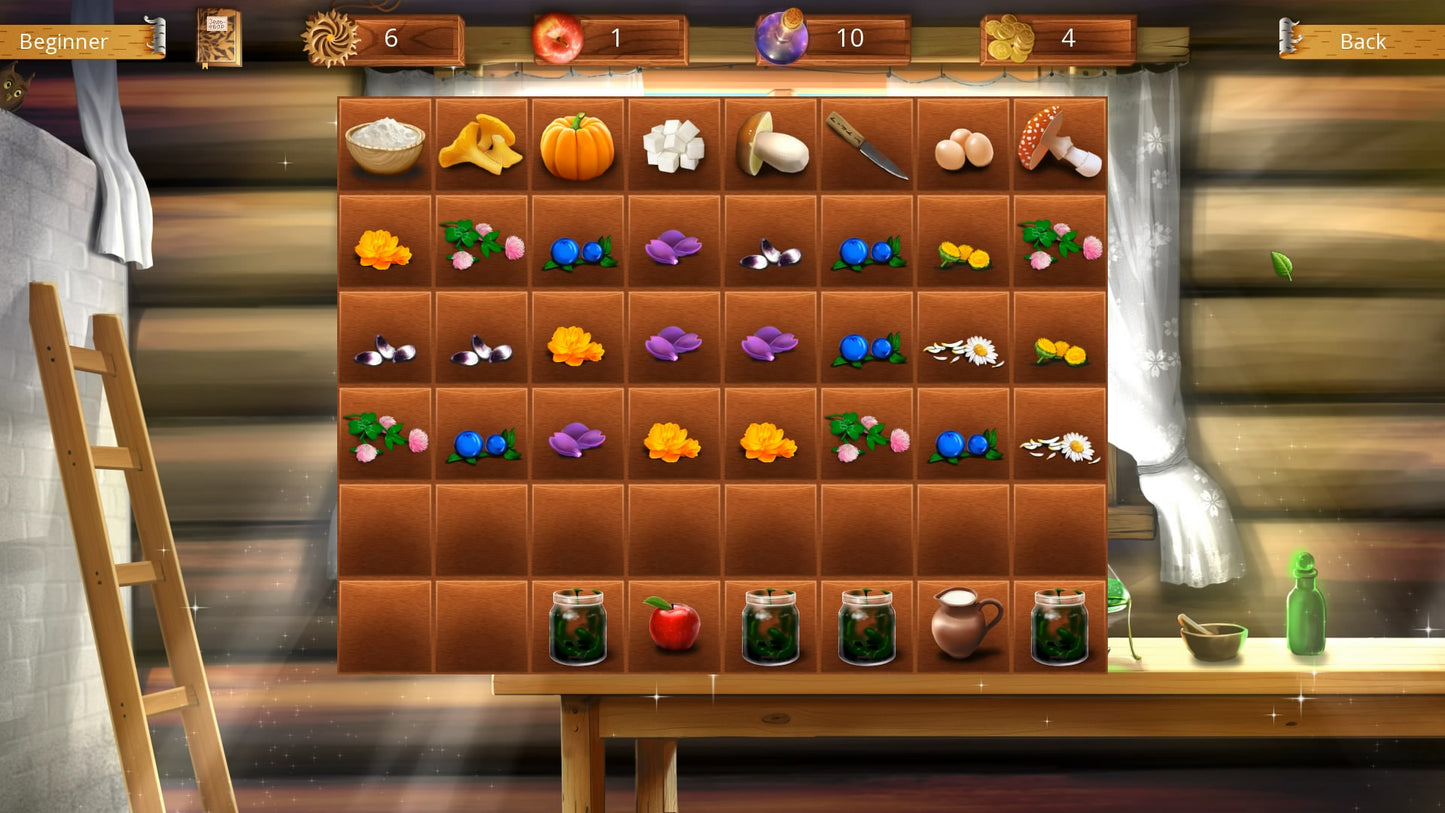Choose the red fly agaric mushroom tile
This screenshot has width=1445, height=813.
(1059, 143)
